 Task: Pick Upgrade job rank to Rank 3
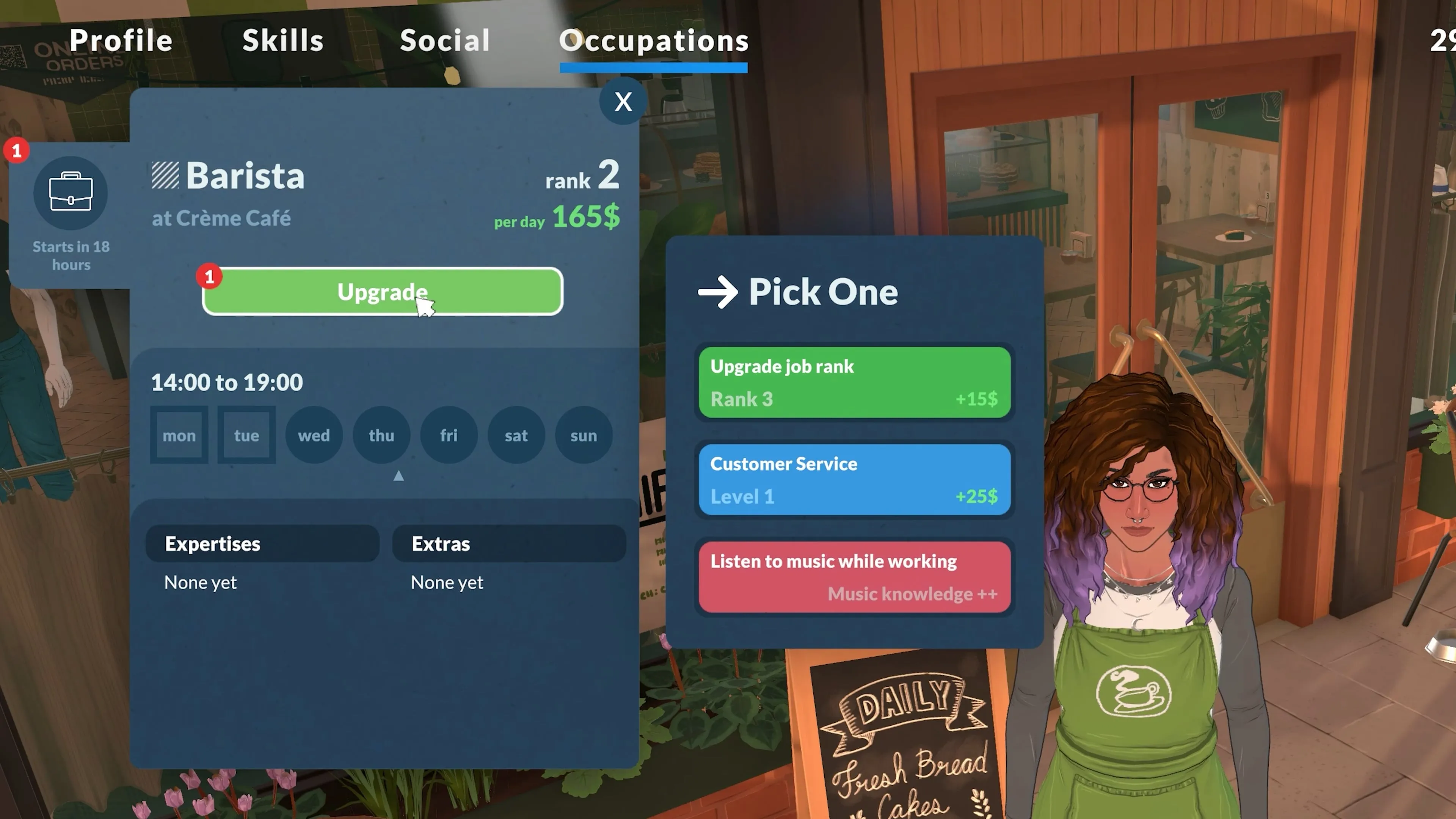pos(854,383)
